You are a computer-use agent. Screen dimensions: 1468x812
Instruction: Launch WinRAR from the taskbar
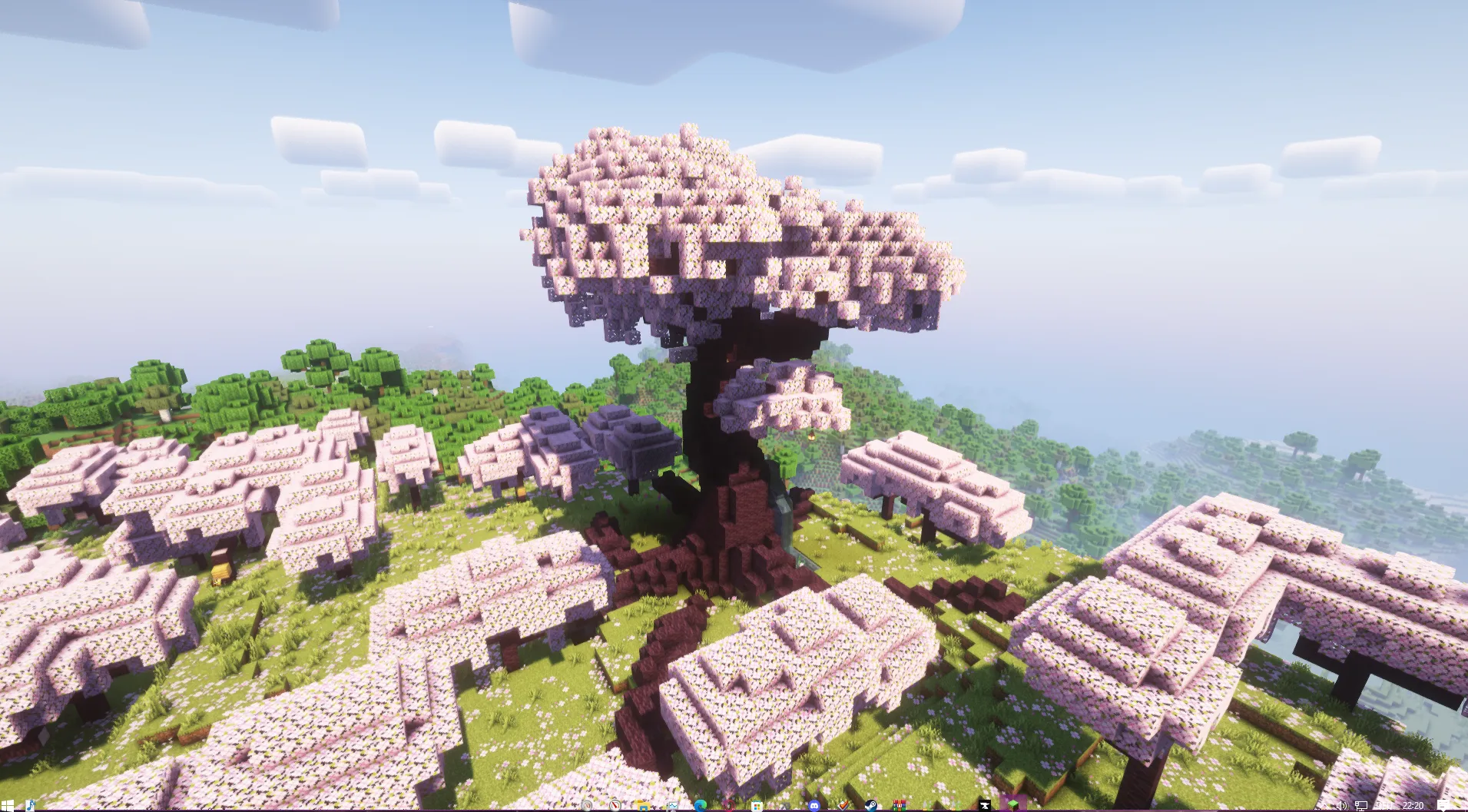tap(900, 804)
